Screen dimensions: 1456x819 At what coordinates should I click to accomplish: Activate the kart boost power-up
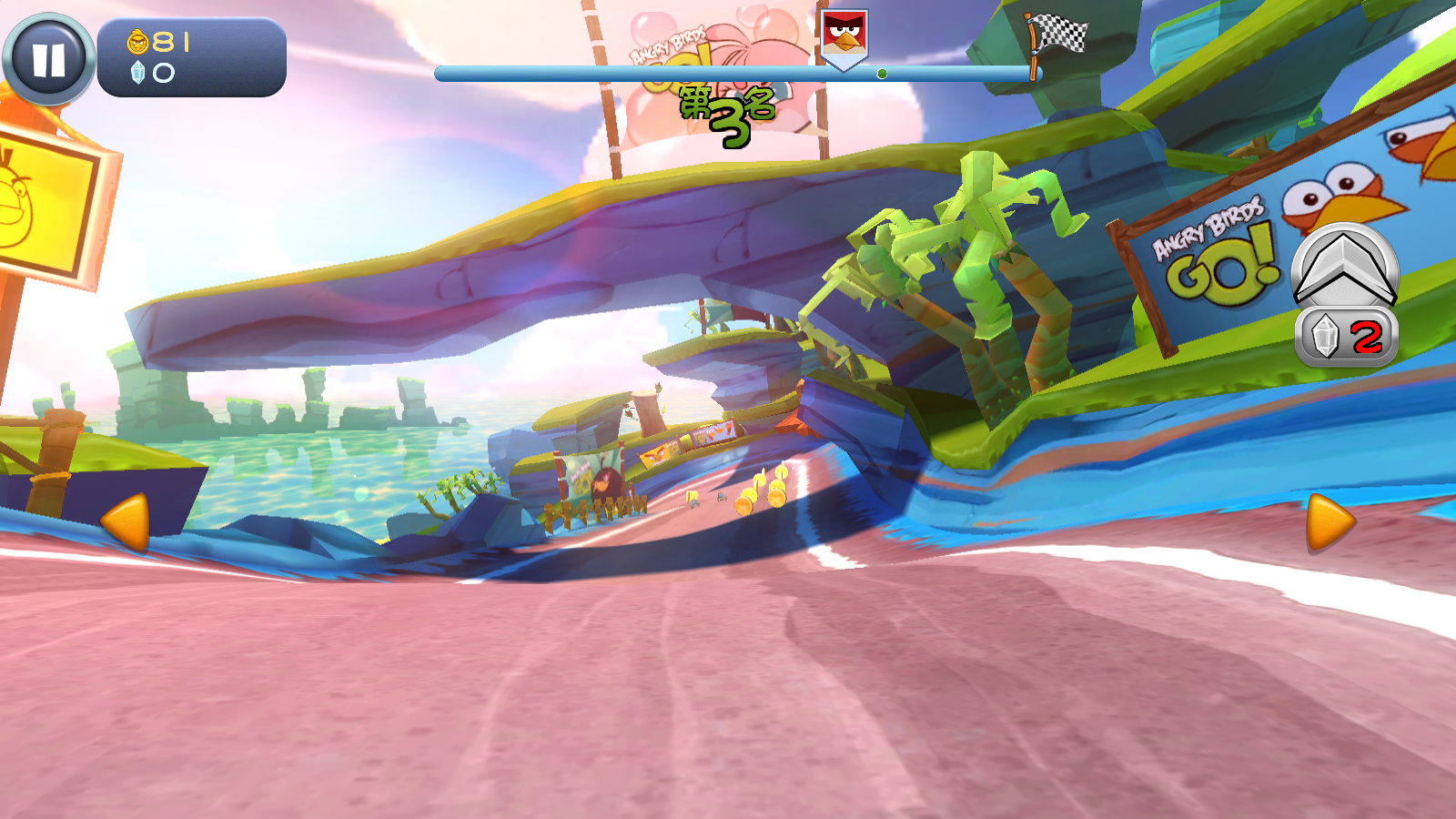click(x=1345, y=268)
